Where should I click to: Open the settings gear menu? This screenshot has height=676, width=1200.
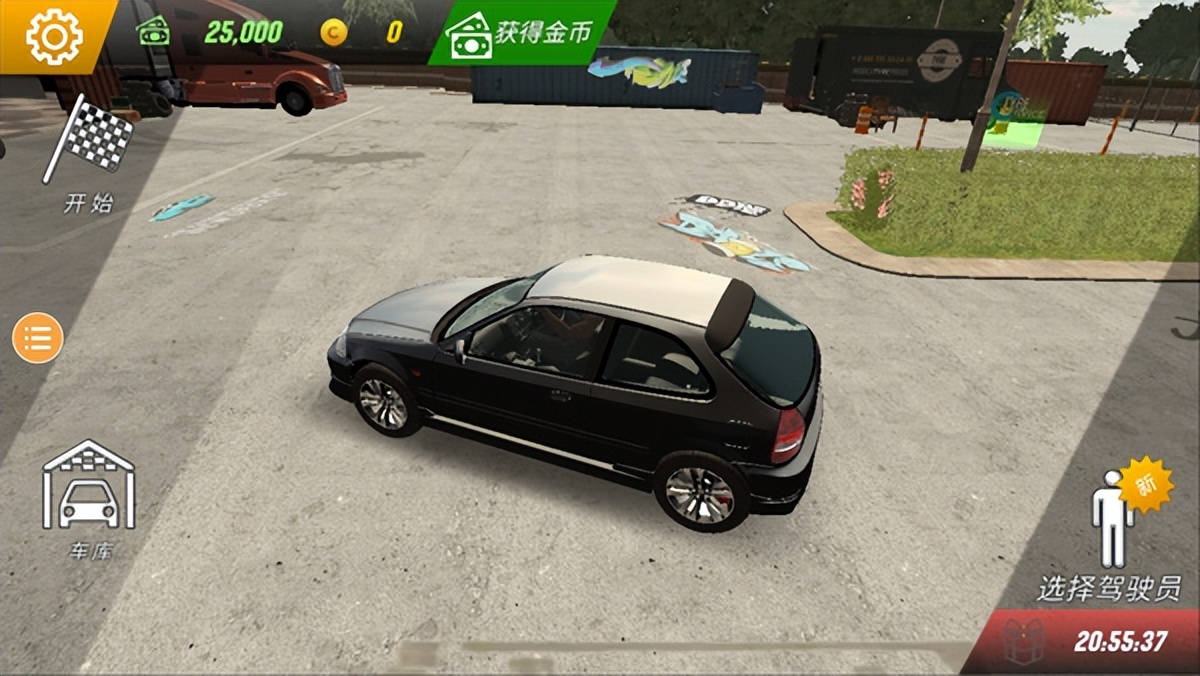(x=54, y=36)
